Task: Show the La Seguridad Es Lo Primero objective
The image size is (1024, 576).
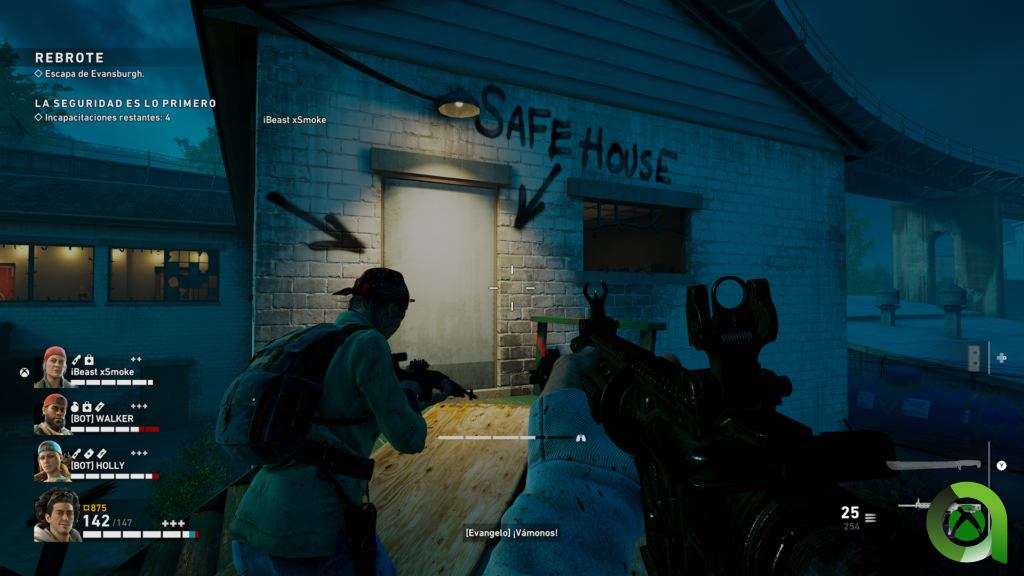Action: coord(125,103)
